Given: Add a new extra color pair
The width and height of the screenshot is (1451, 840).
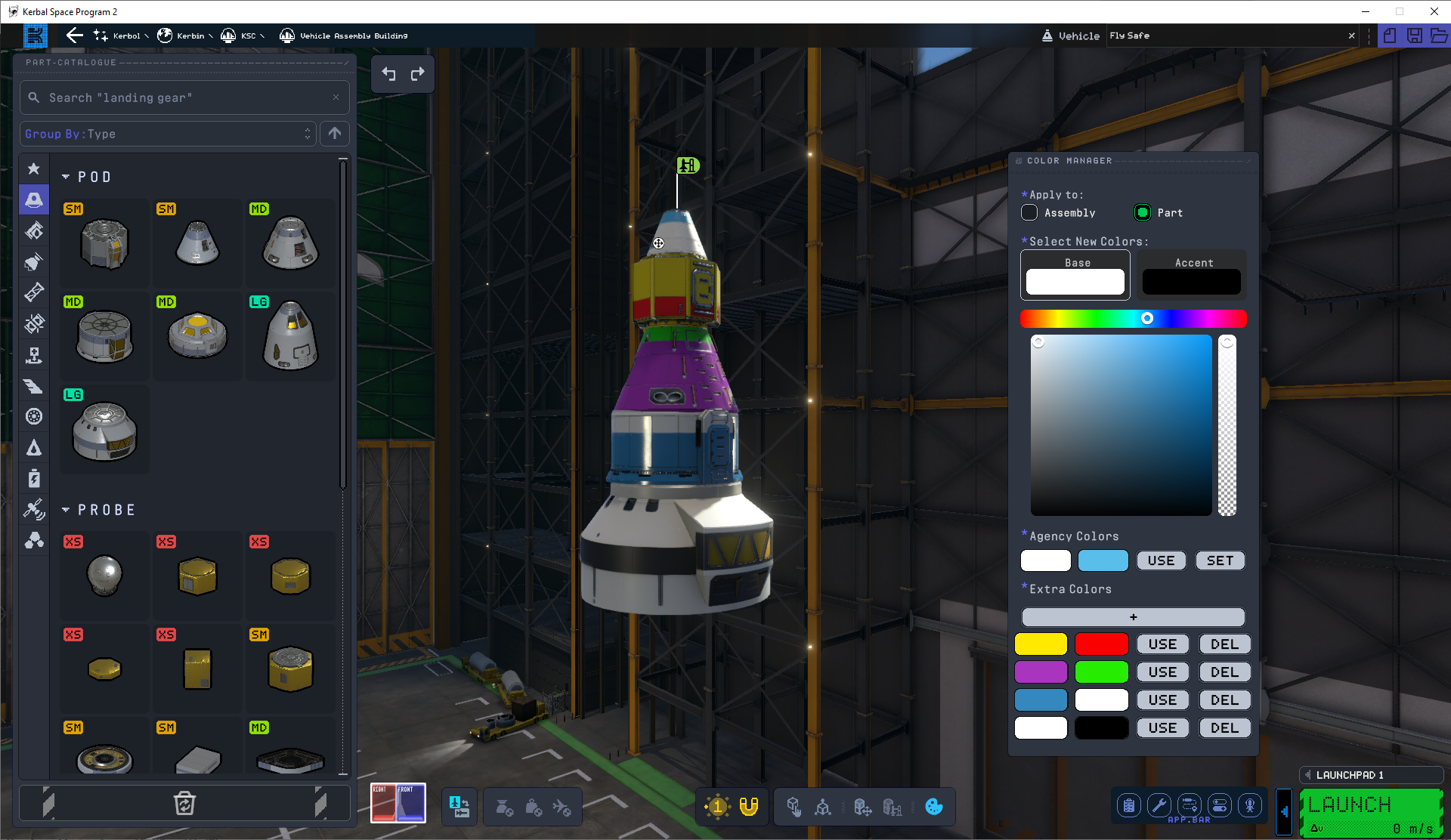Looking at the screenshot, I should click(1133, 617).
